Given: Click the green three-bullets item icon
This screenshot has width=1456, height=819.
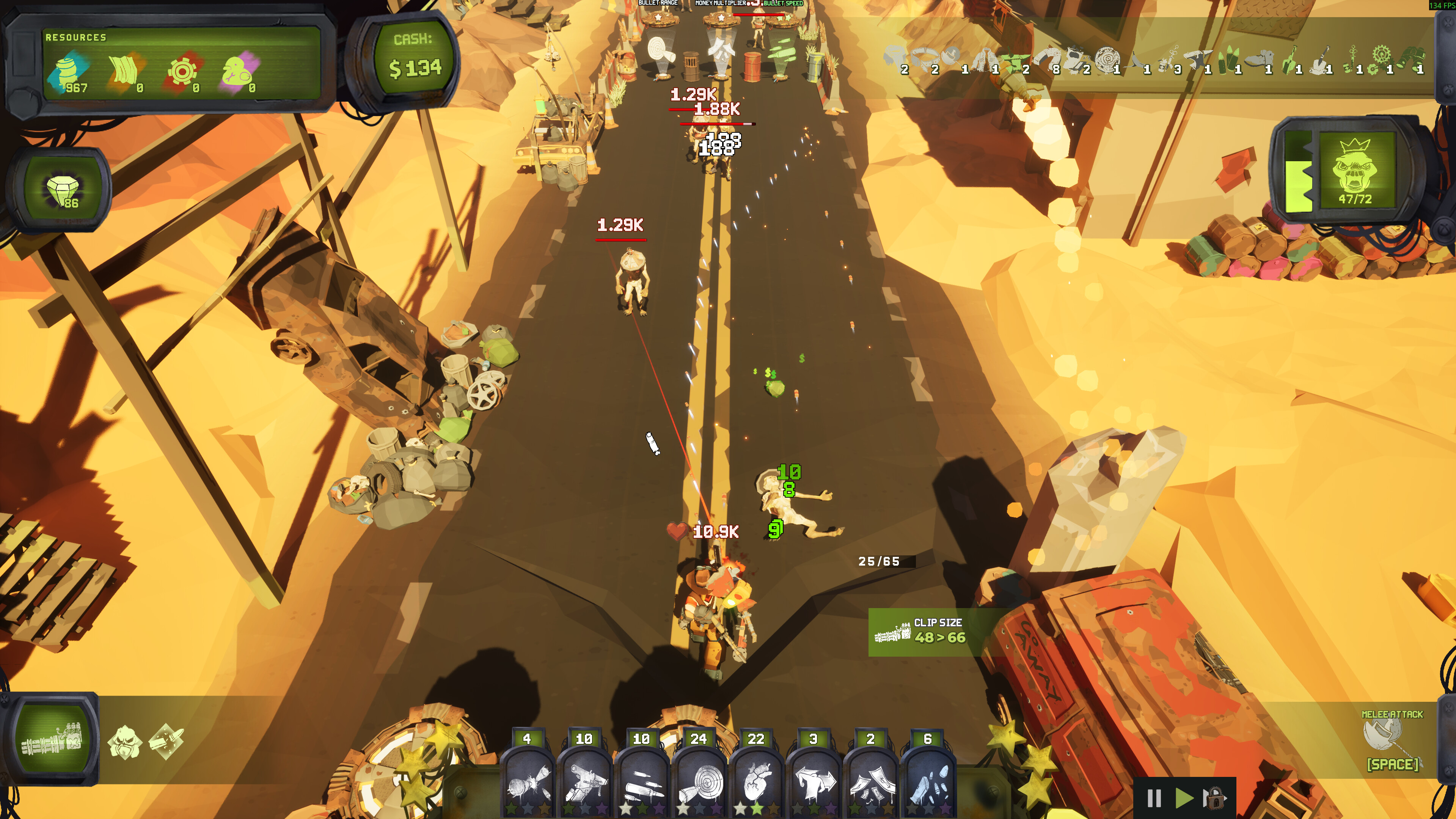Looking at the screenshot, I should tap(1228, 60).
